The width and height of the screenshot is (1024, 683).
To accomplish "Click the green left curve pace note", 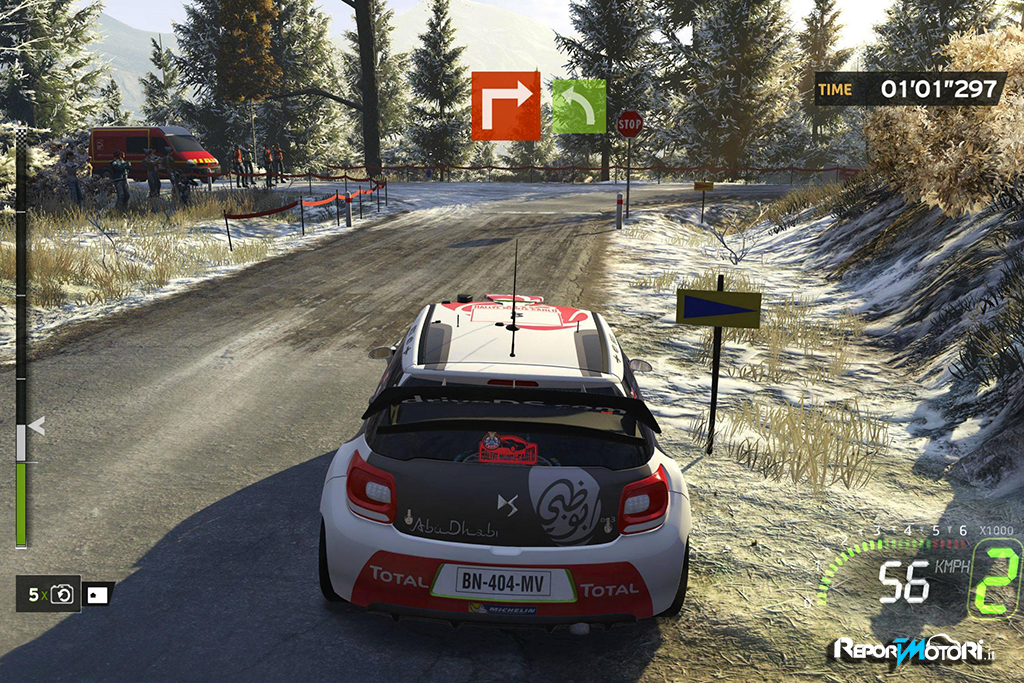I will [579, 106].
